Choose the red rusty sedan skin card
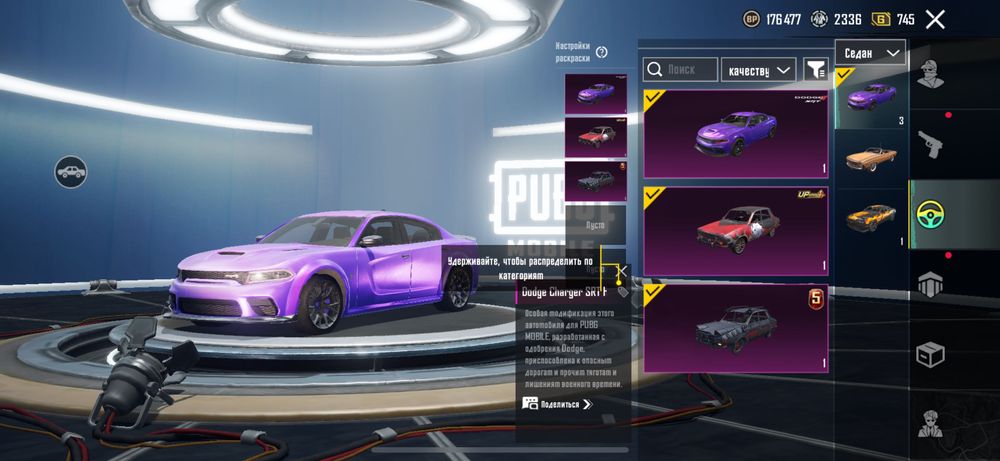Viewport: 1000px width, 461px height. (736, 231)
